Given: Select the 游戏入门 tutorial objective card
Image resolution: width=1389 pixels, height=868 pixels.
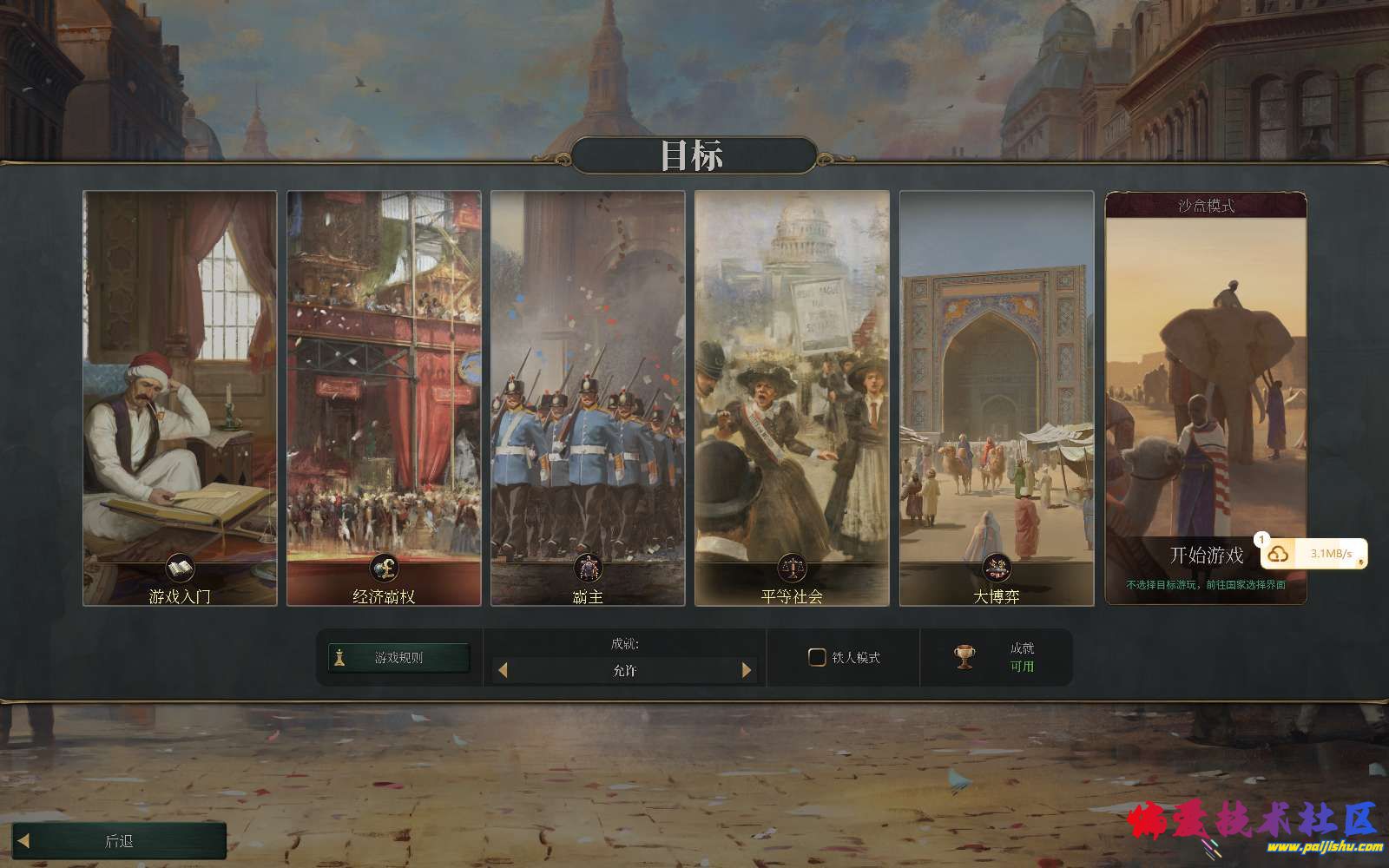Looking at the screenshot, I should (x=180, y=398).
